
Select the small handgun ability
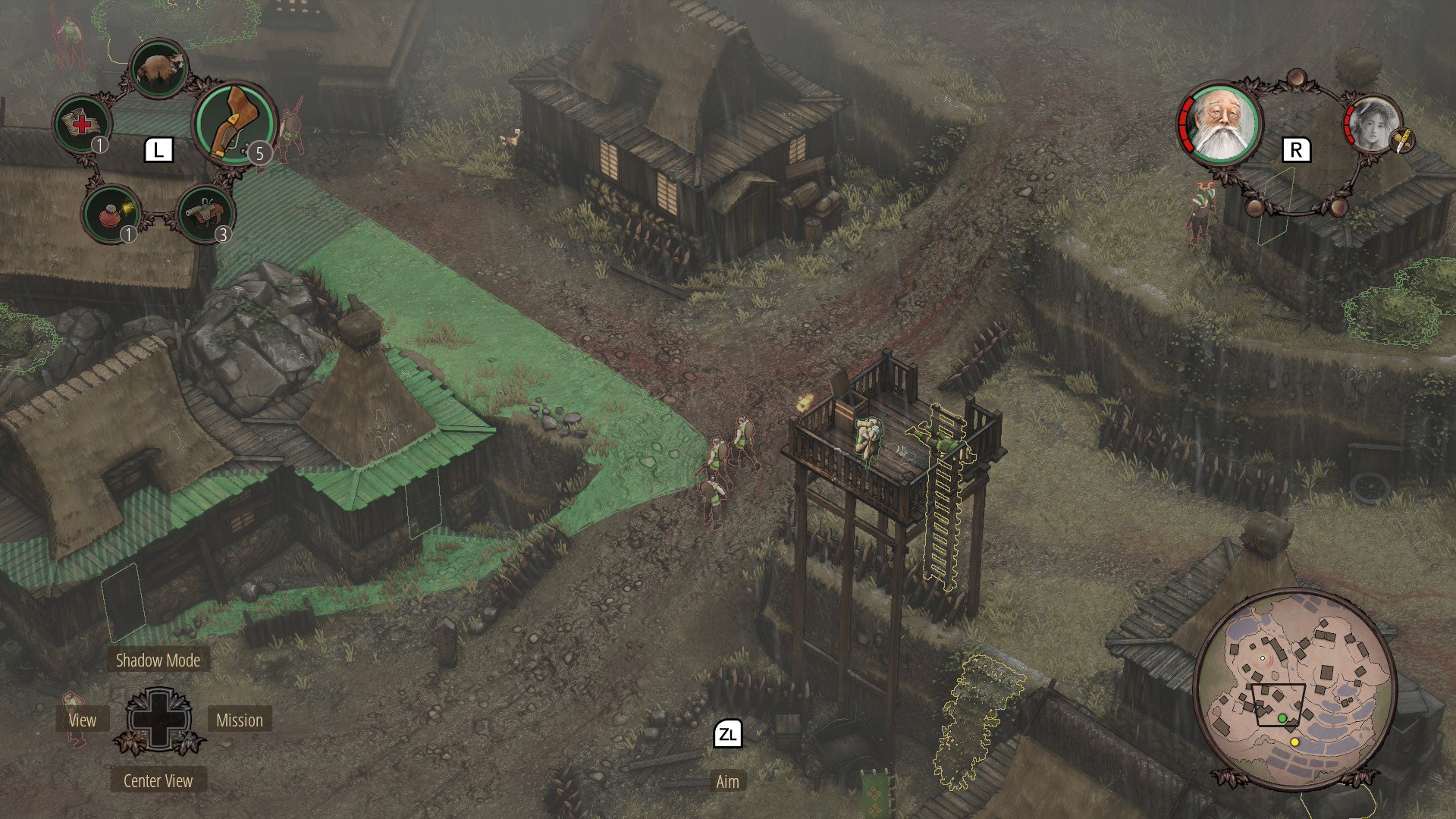[x=205, y=213]
